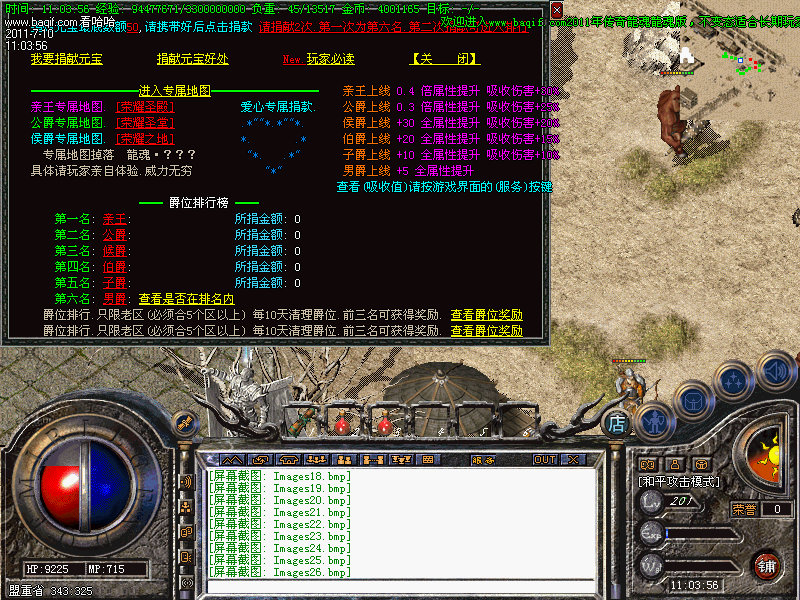Open the blue character figure round button
The width and height of the screenshot is (800, 600).
(653, 421)
